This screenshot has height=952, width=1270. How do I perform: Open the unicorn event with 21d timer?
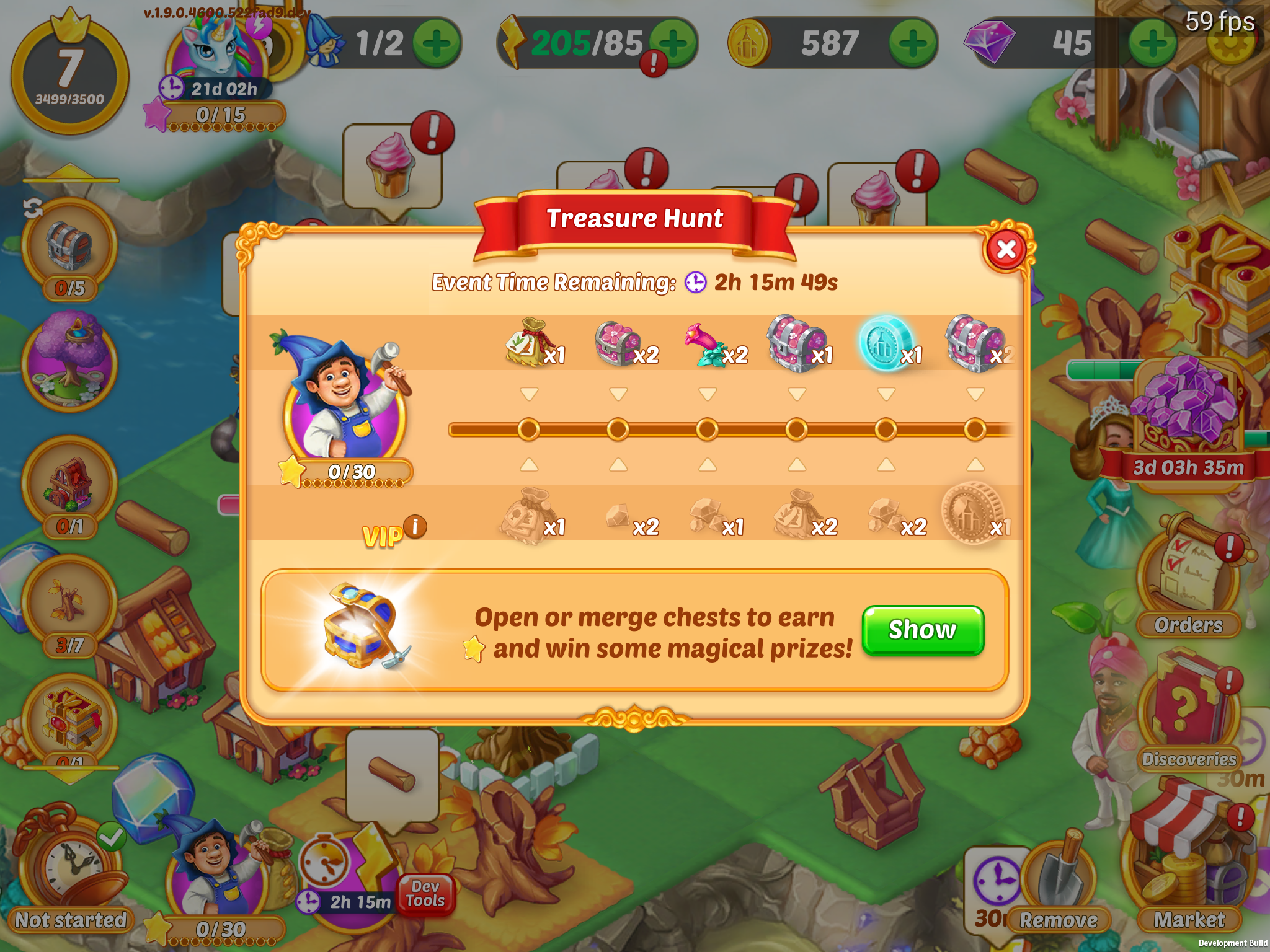(x=217, y=62)
